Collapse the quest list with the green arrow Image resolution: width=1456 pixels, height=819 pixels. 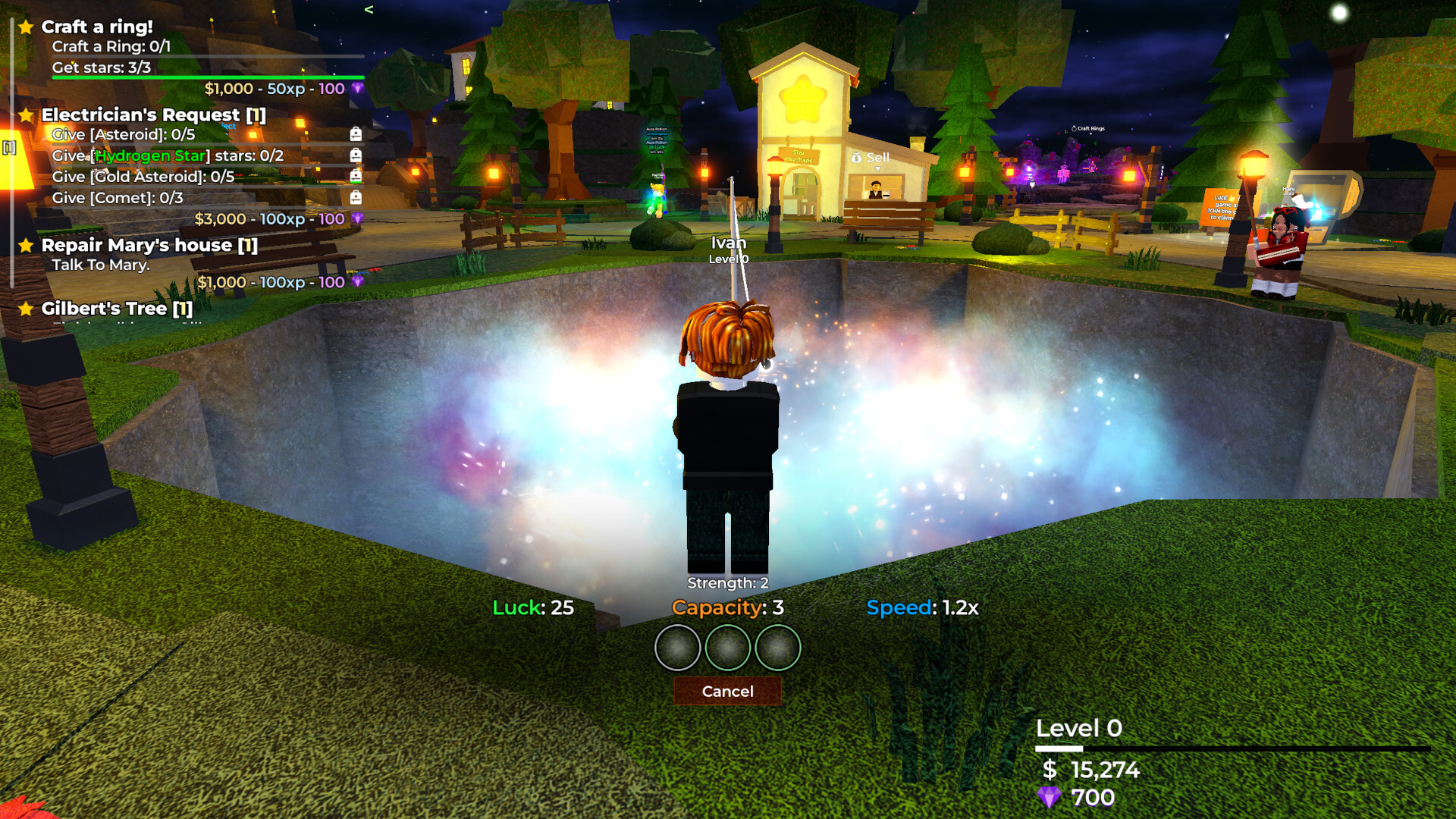pos(369,10)
